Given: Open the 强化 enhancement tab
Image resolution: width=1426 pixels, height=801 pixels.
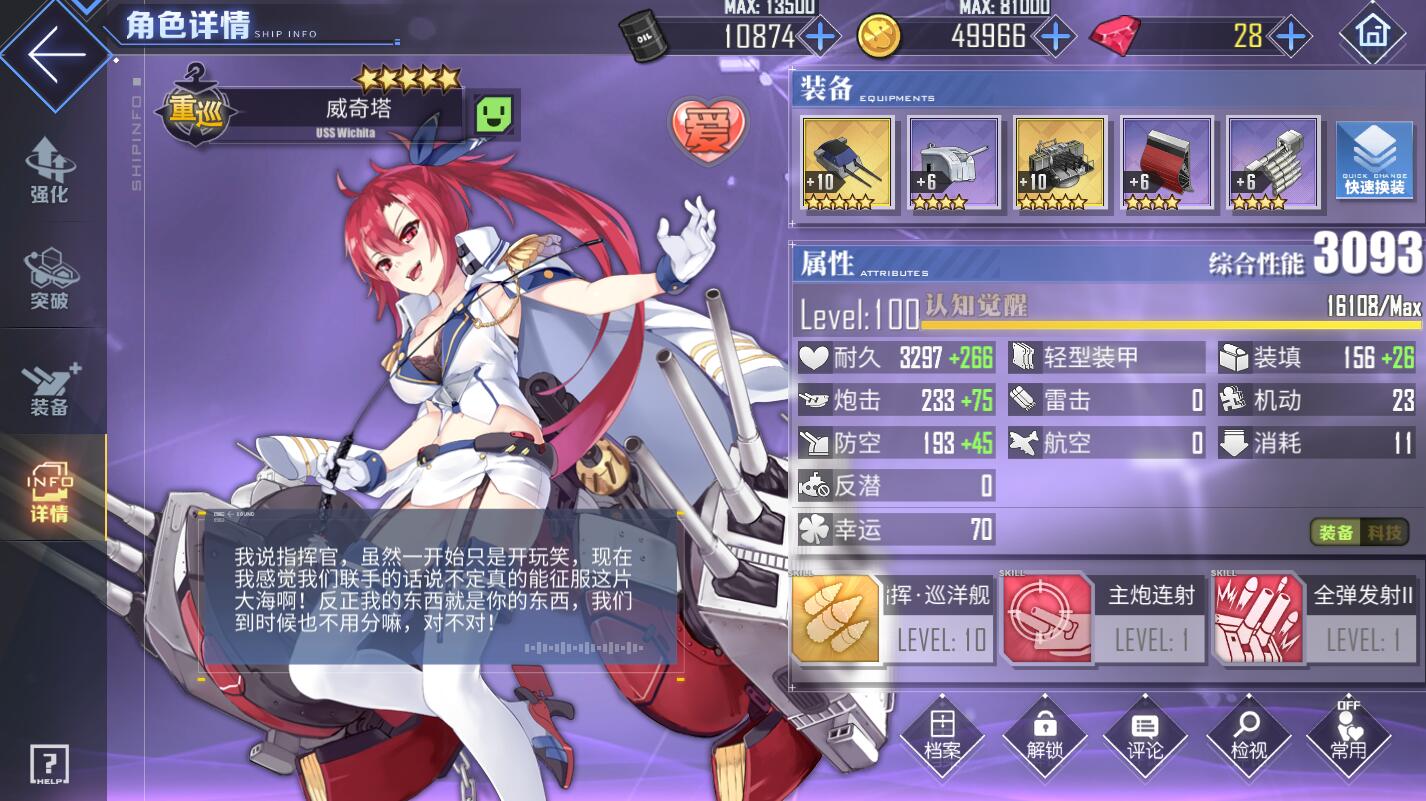Looking at the screenshot, I should [x=48, y=170].
